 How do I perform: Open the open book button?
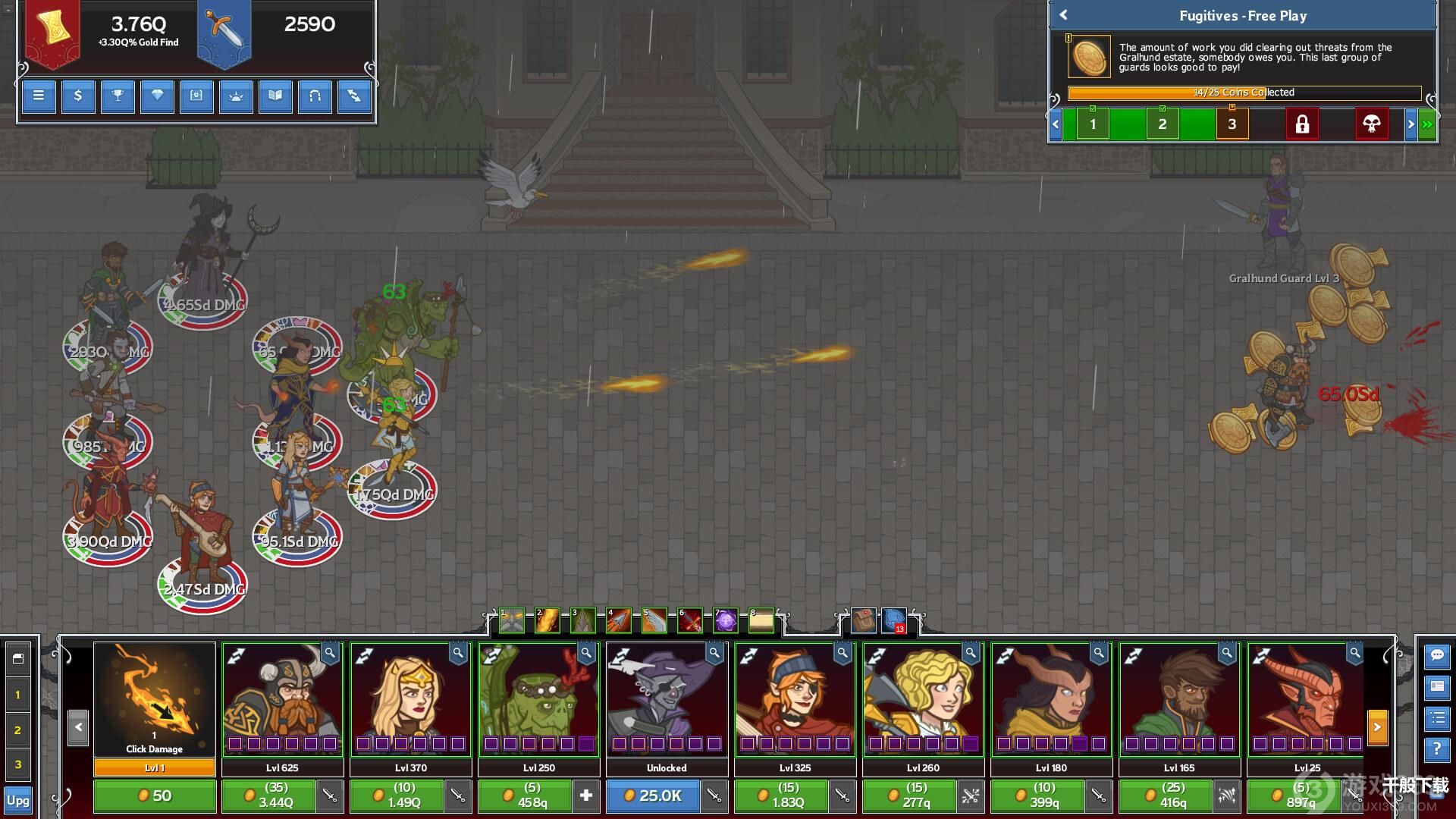tap(275, 96)
